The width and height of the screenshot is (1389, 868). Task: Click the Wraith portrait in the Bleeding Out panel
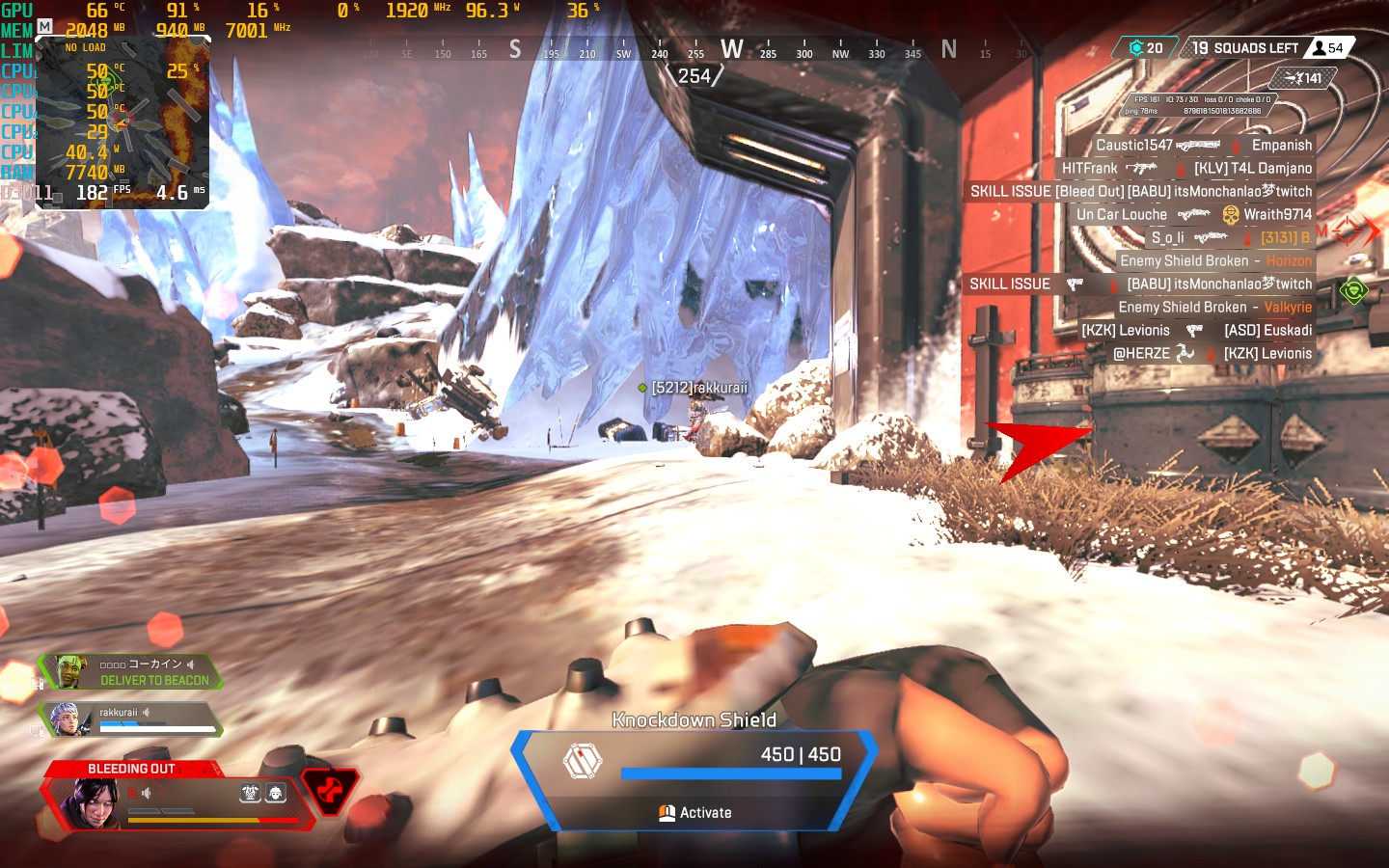coord(91,802)
